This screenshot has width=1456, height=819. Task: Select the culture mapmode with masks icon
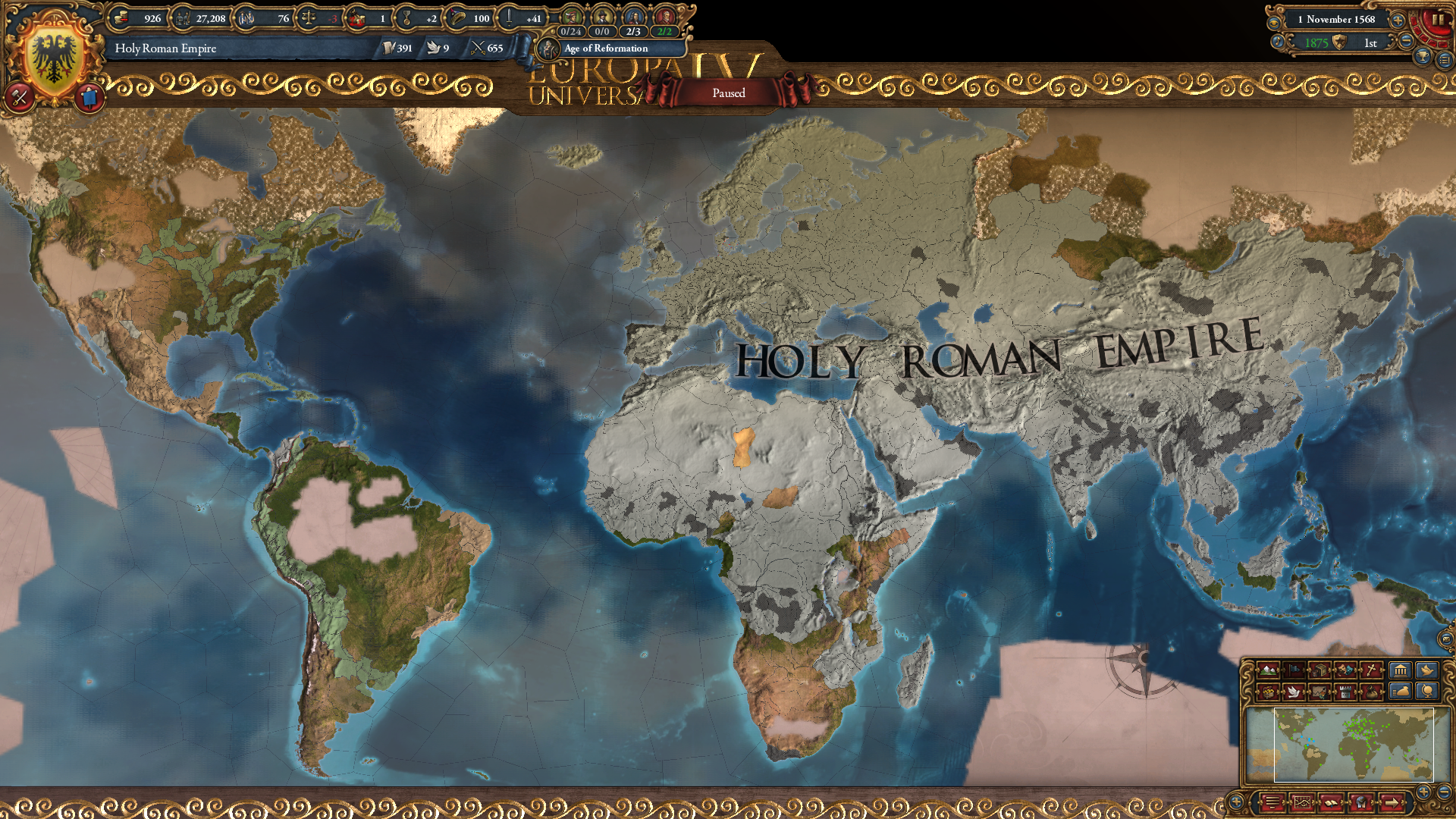click(x=1345, y=671)
